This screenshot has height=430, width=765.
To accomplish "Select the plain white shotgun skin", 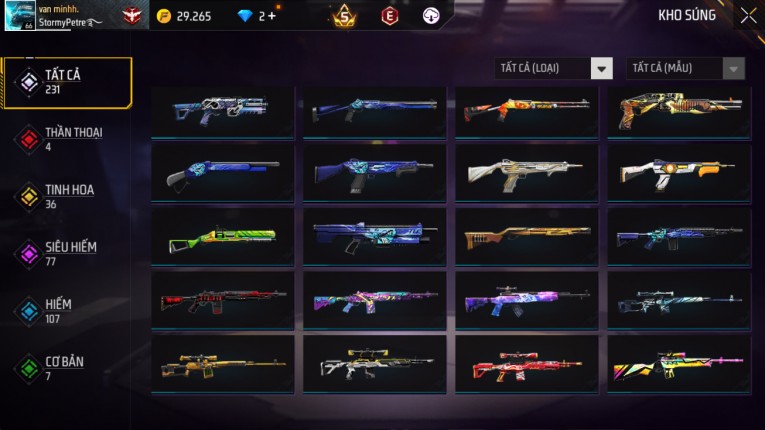I will [x=526, y=174].
